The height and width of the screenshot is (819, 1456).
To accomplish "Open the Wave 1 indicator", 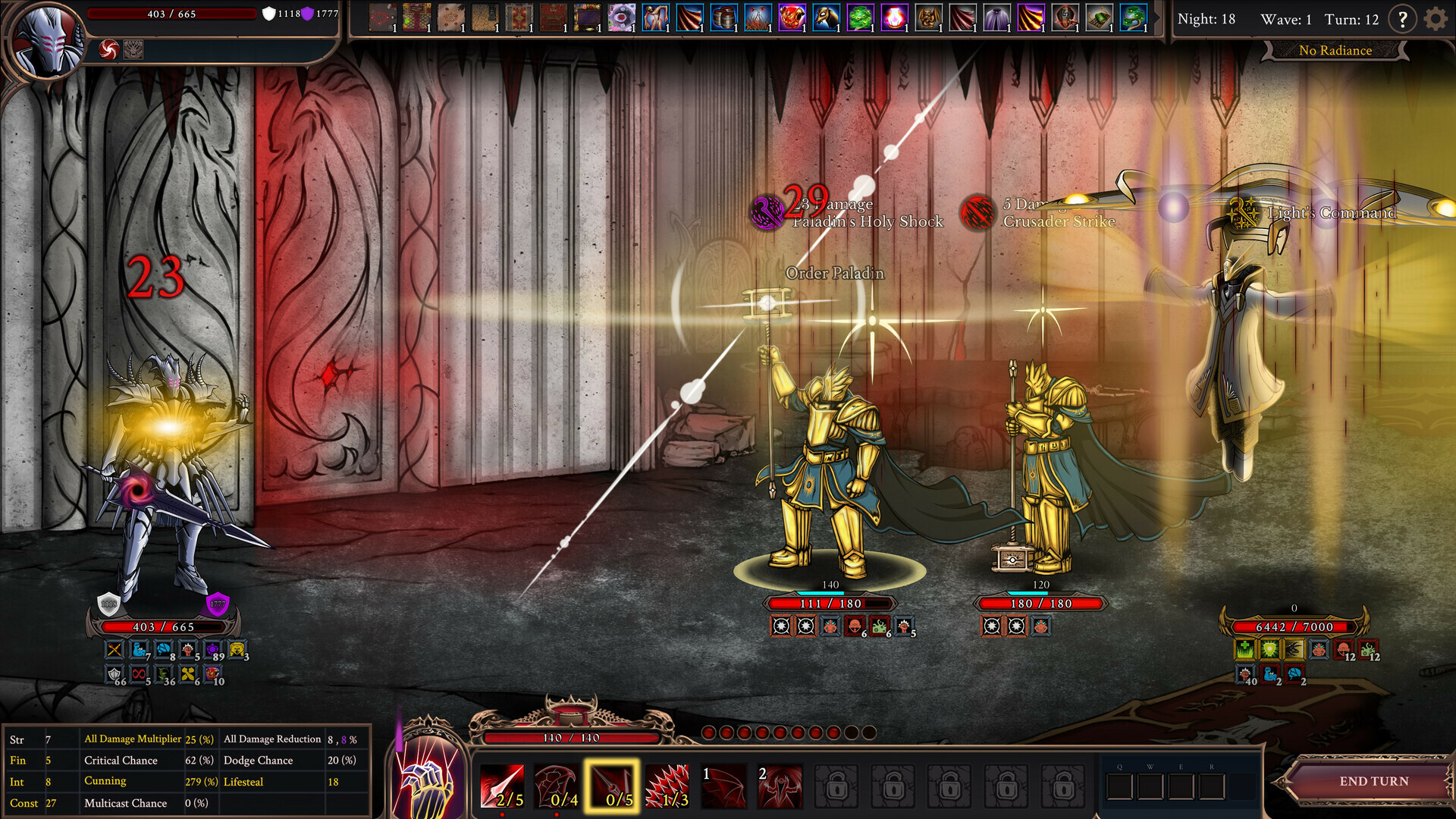I will [x=1288, y=19].
